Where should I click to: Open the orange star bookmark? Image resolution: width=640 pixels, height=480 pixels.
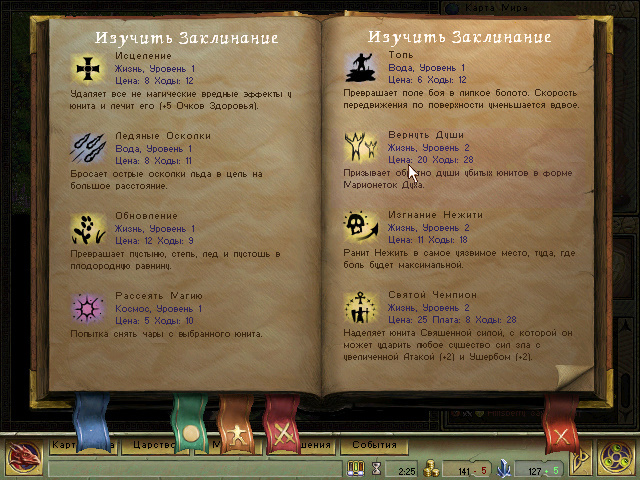(x=237, y=423)
